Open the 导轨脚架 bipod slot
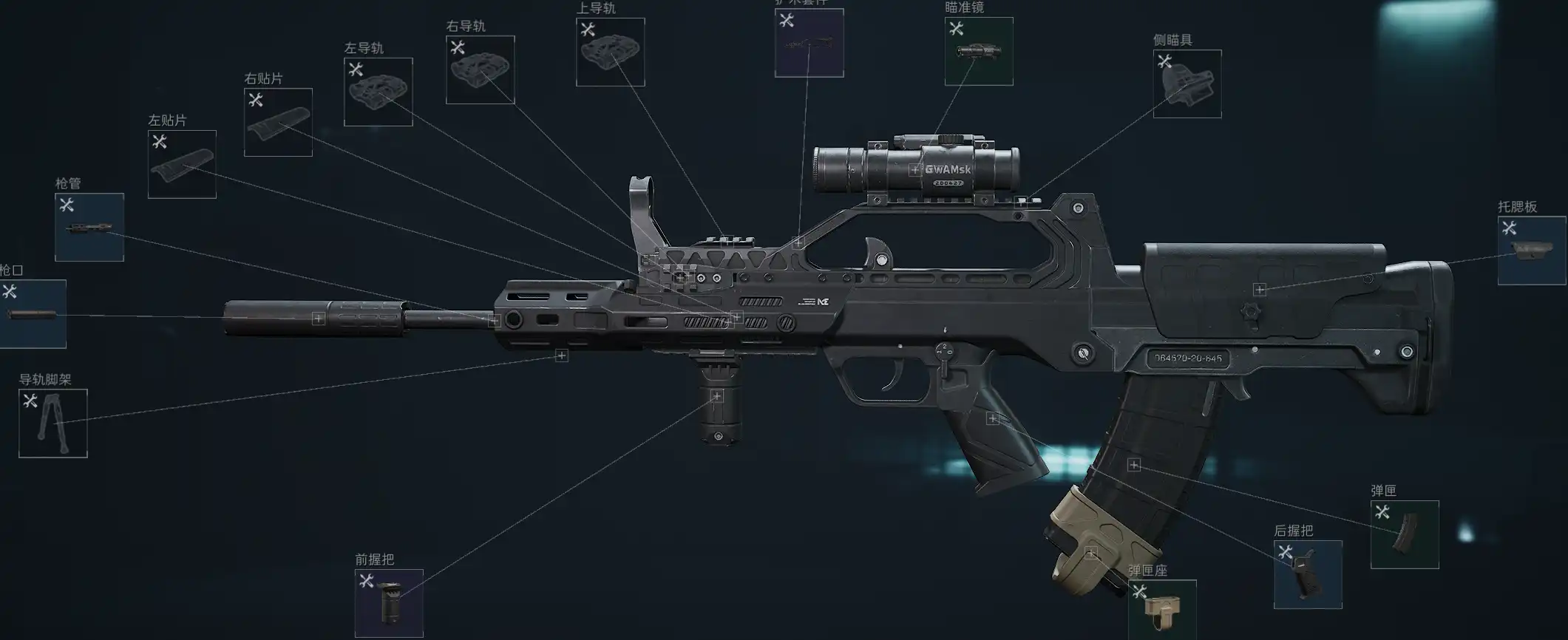Image resolution: width=1568 pixels, height=640 pixels. (x=53, y=423)
